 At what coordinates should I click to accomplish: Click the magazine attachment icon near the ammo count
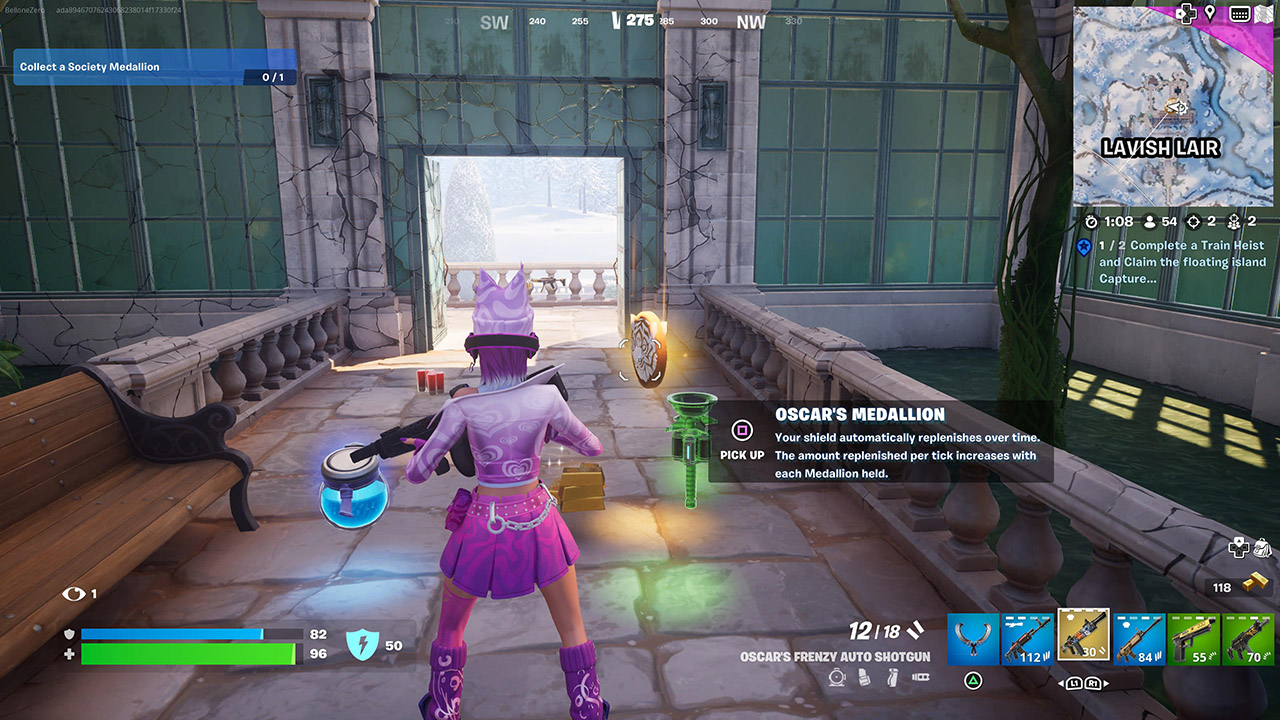click(863, 676)
